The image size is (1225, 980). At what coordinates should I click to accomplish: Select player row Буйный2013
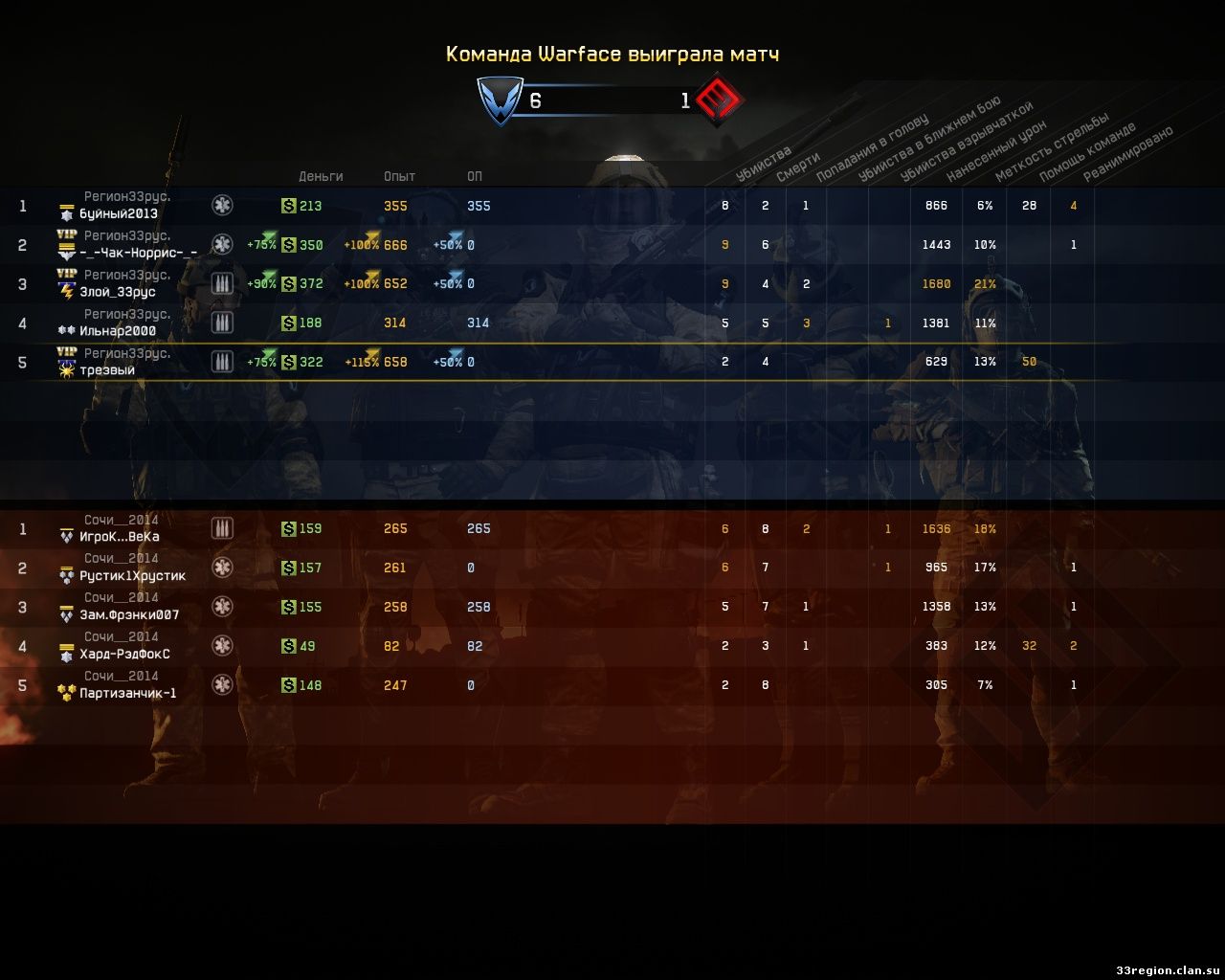119,213
